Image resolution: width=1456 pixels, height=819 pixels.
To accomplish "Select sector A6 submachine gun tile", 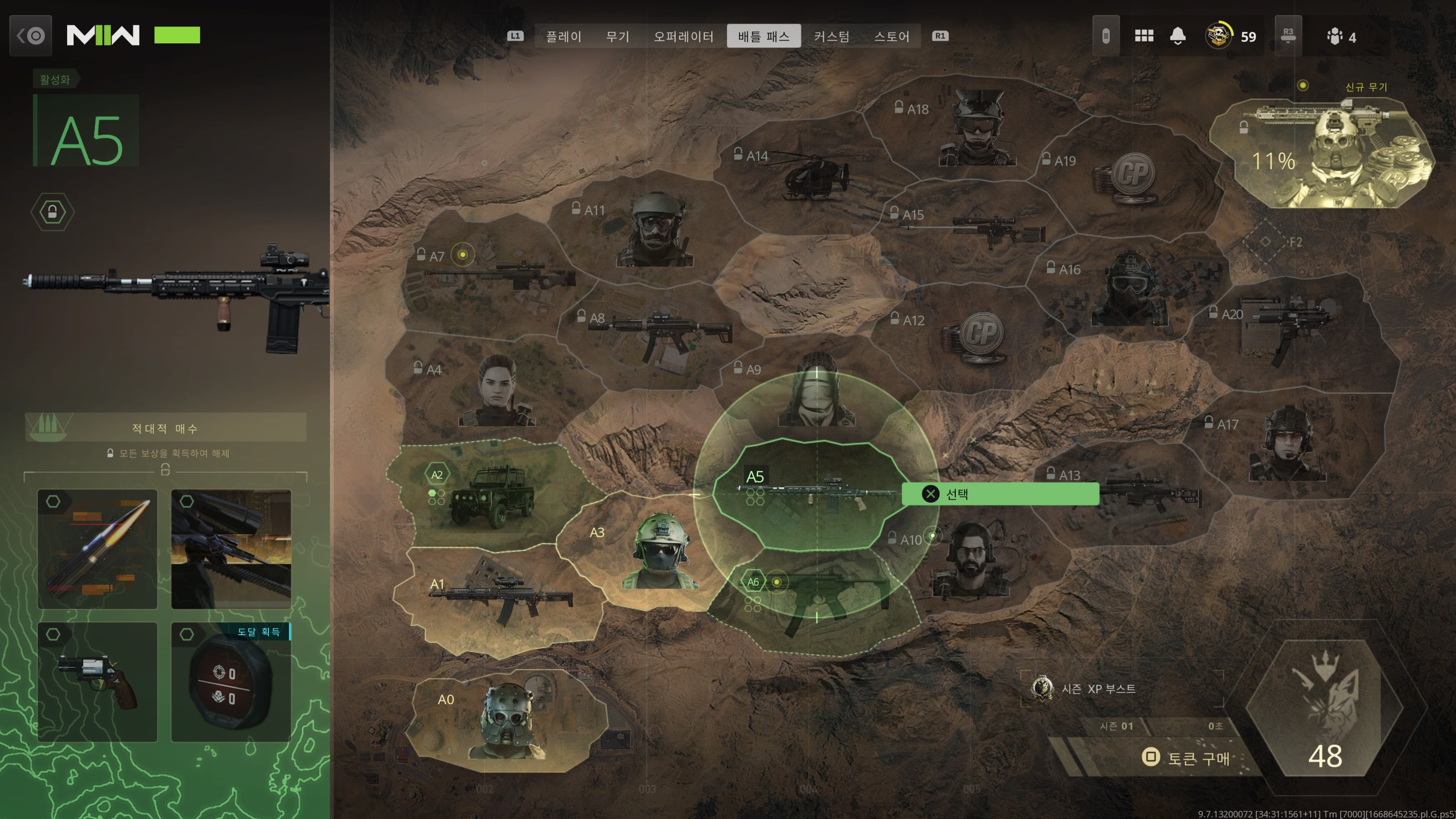I will (814, 599).
